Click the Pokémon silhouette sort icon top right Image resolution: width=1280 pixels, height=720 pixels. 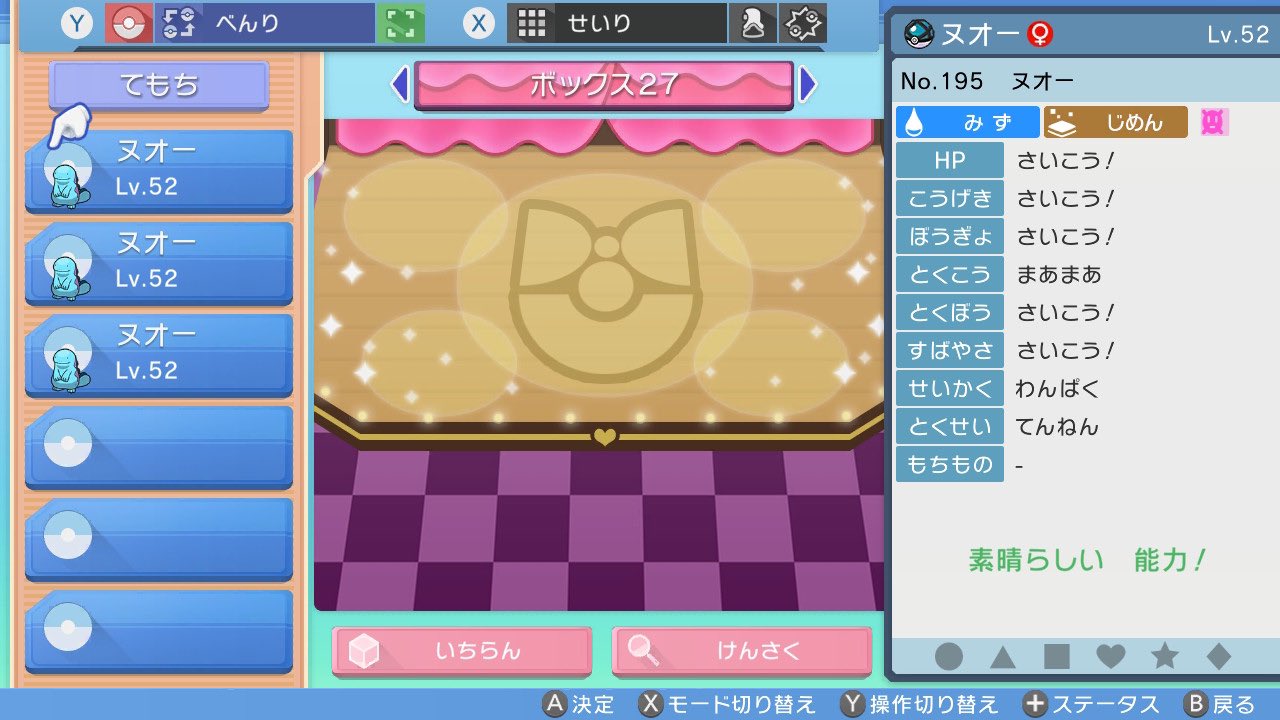(x=753, y=22)
